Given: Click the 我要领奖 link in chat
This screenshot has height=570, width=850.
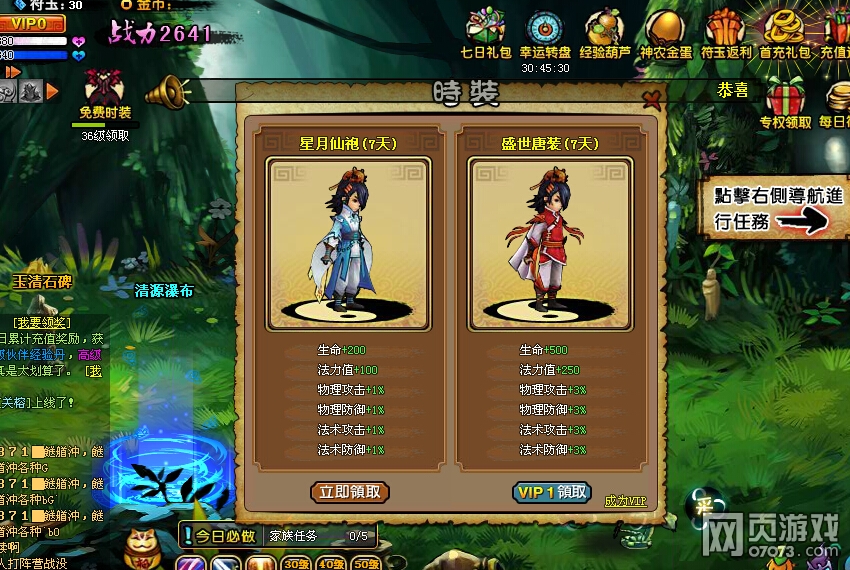Looking at the screenshot, I should point(42,322).
